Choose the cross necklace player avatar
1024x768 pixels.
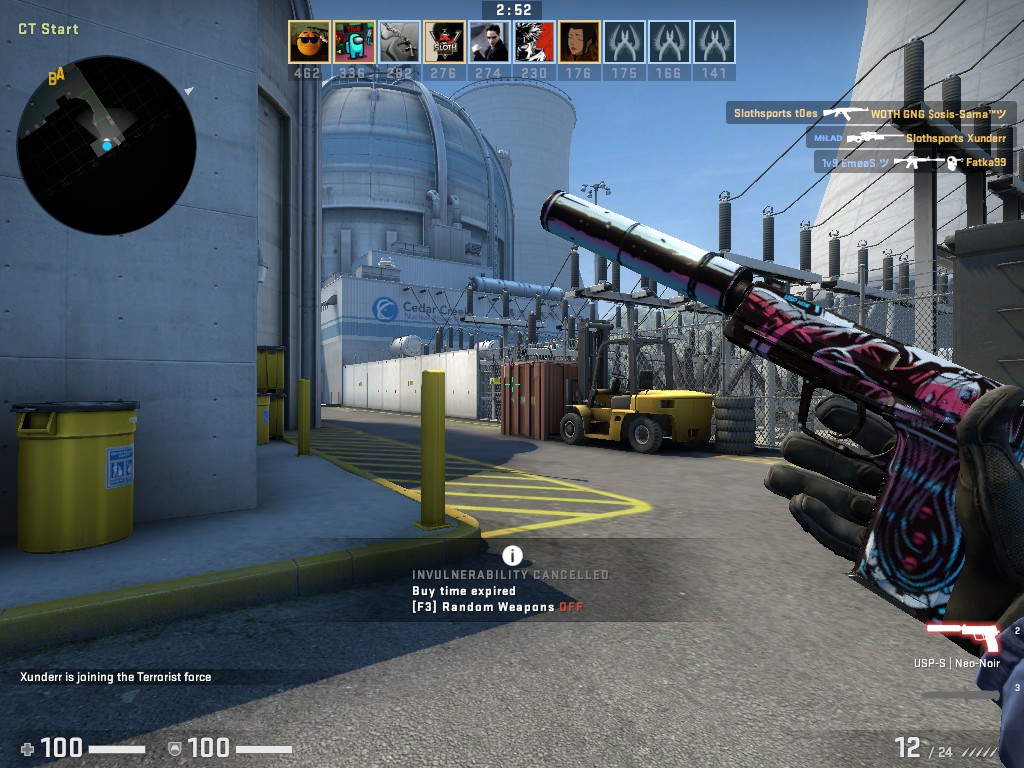399,42
